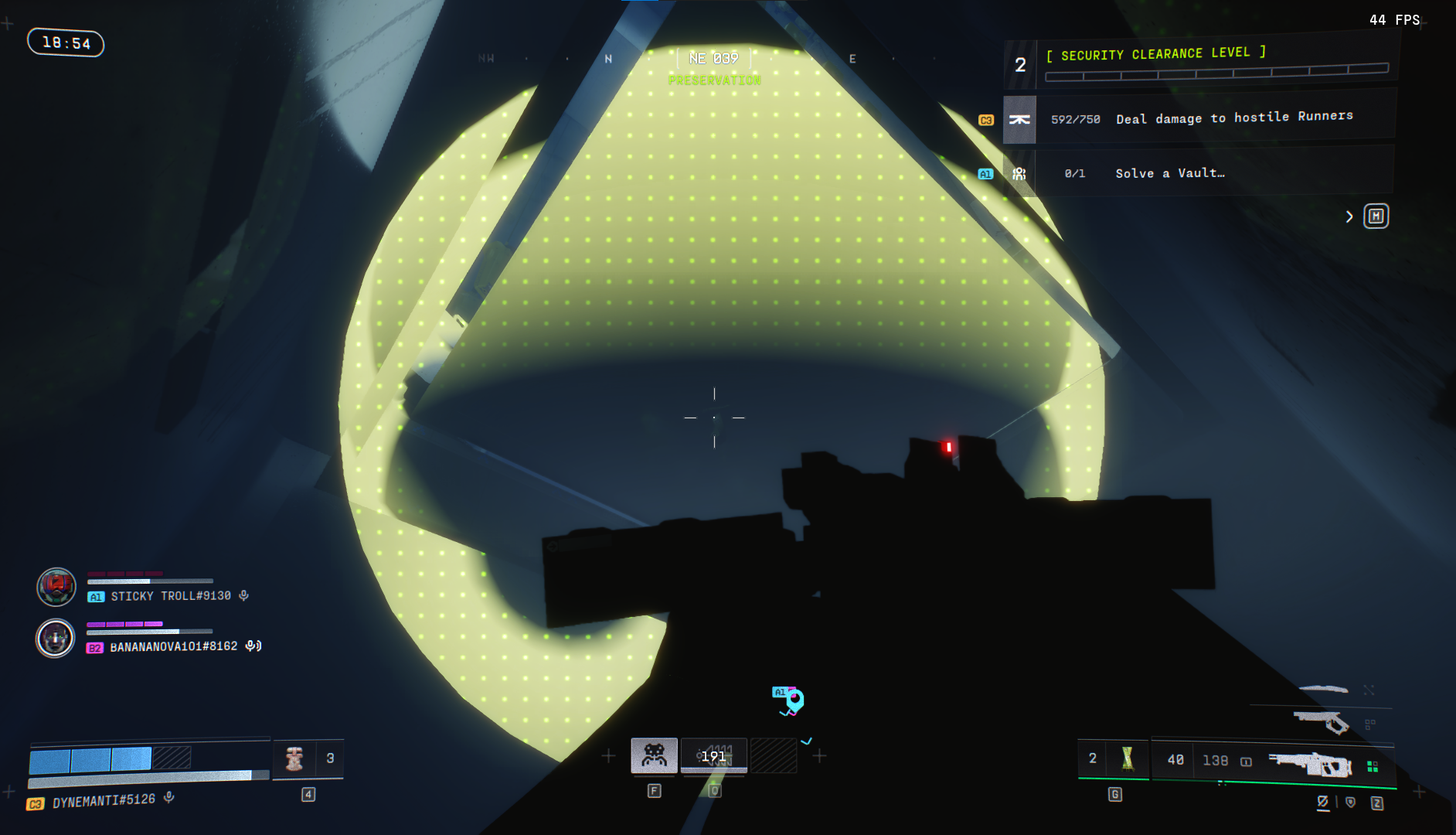Select STICKY TROLL's teammate portrait
1456x835 pixels.
pyautogui.click(x=56, y=587)
